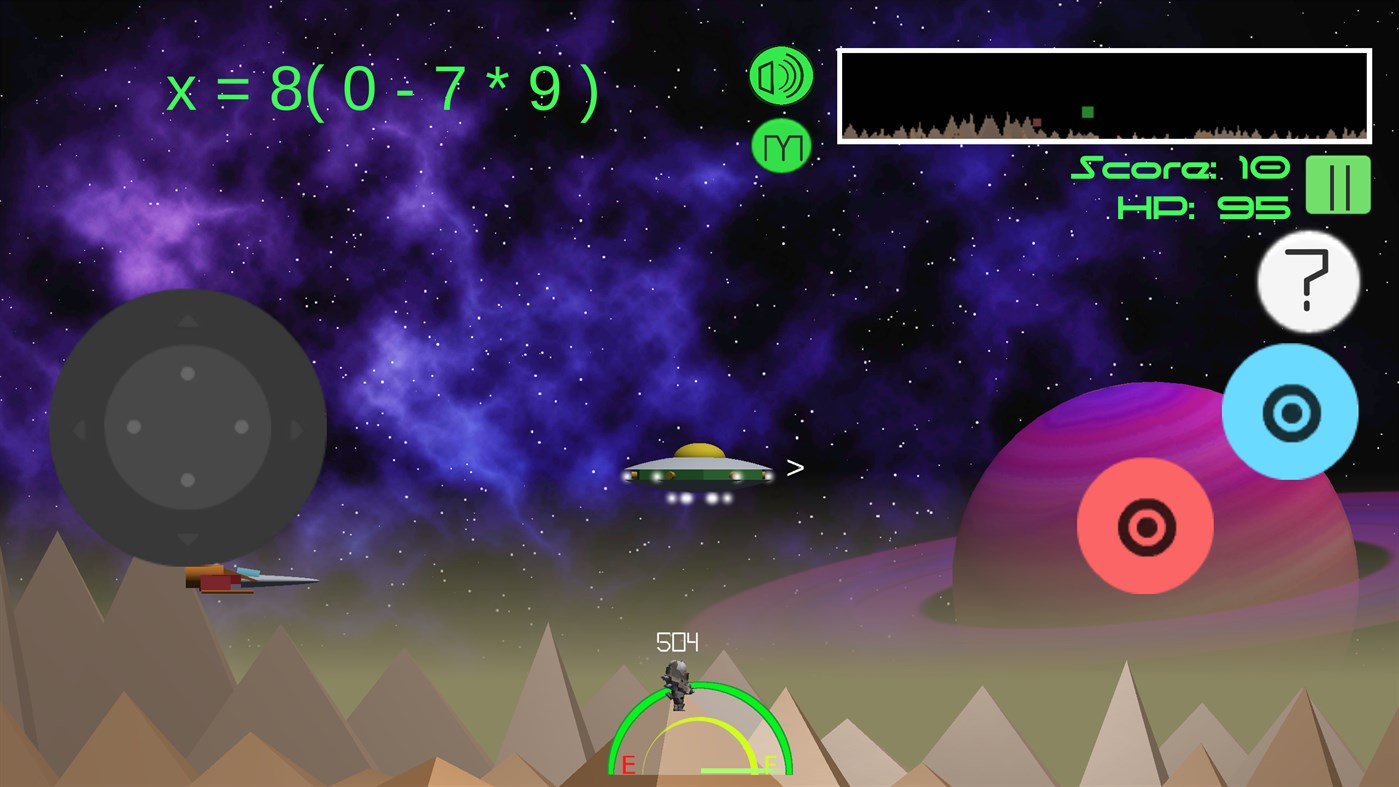Tap the blue fire button
The width and height of the screenshot is (1399, 787).
[1290, 413]
